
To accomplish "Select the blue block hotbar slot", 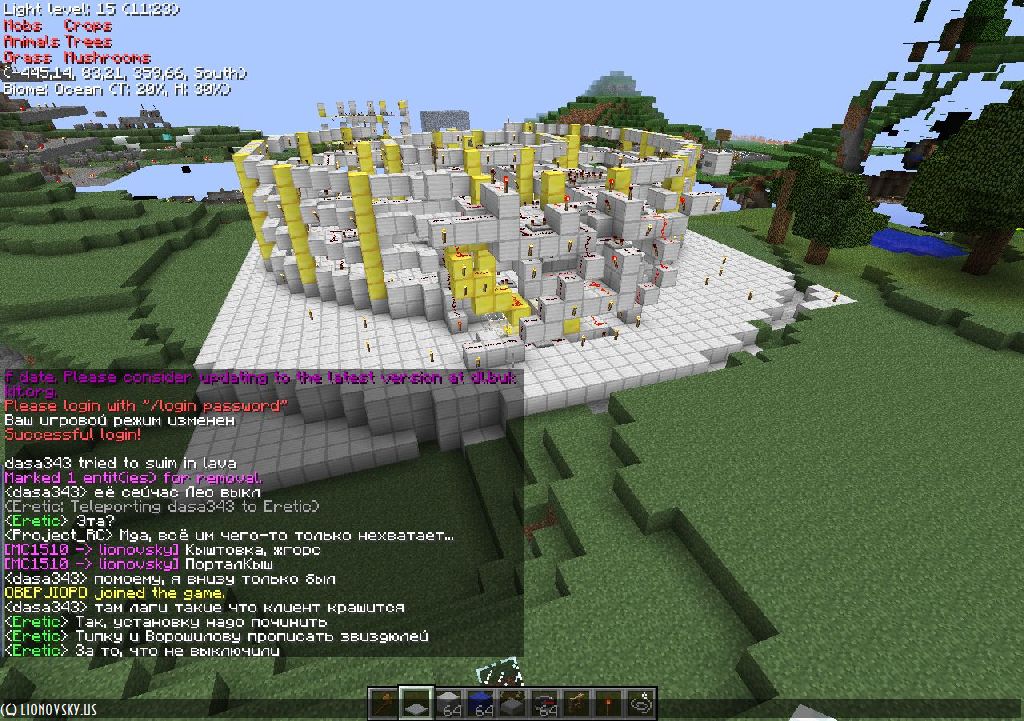I will click(482, 703).
